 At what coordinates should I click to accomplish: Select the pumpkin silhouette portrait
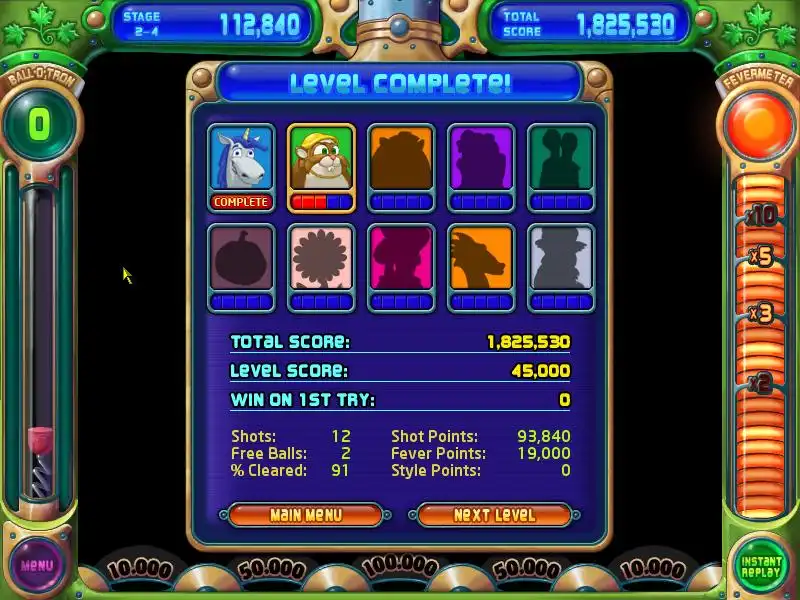click(241, 259)
